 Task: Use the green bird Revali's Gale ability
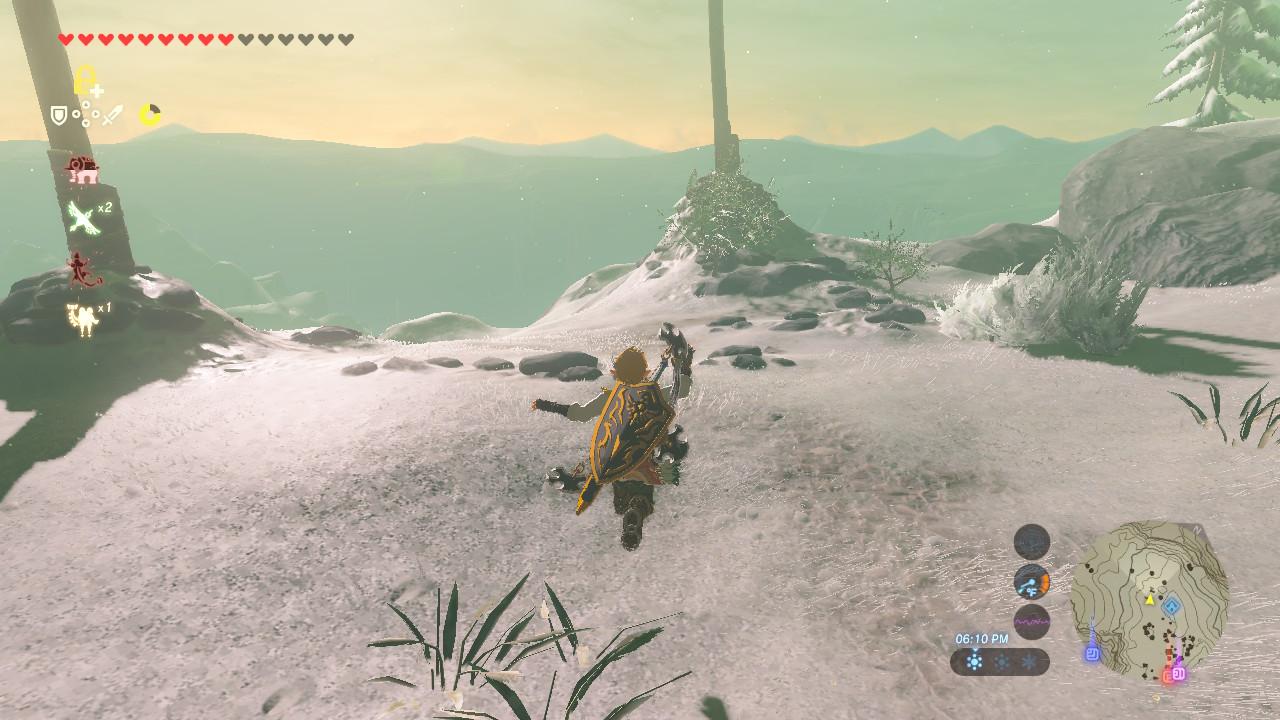point(82,216)
